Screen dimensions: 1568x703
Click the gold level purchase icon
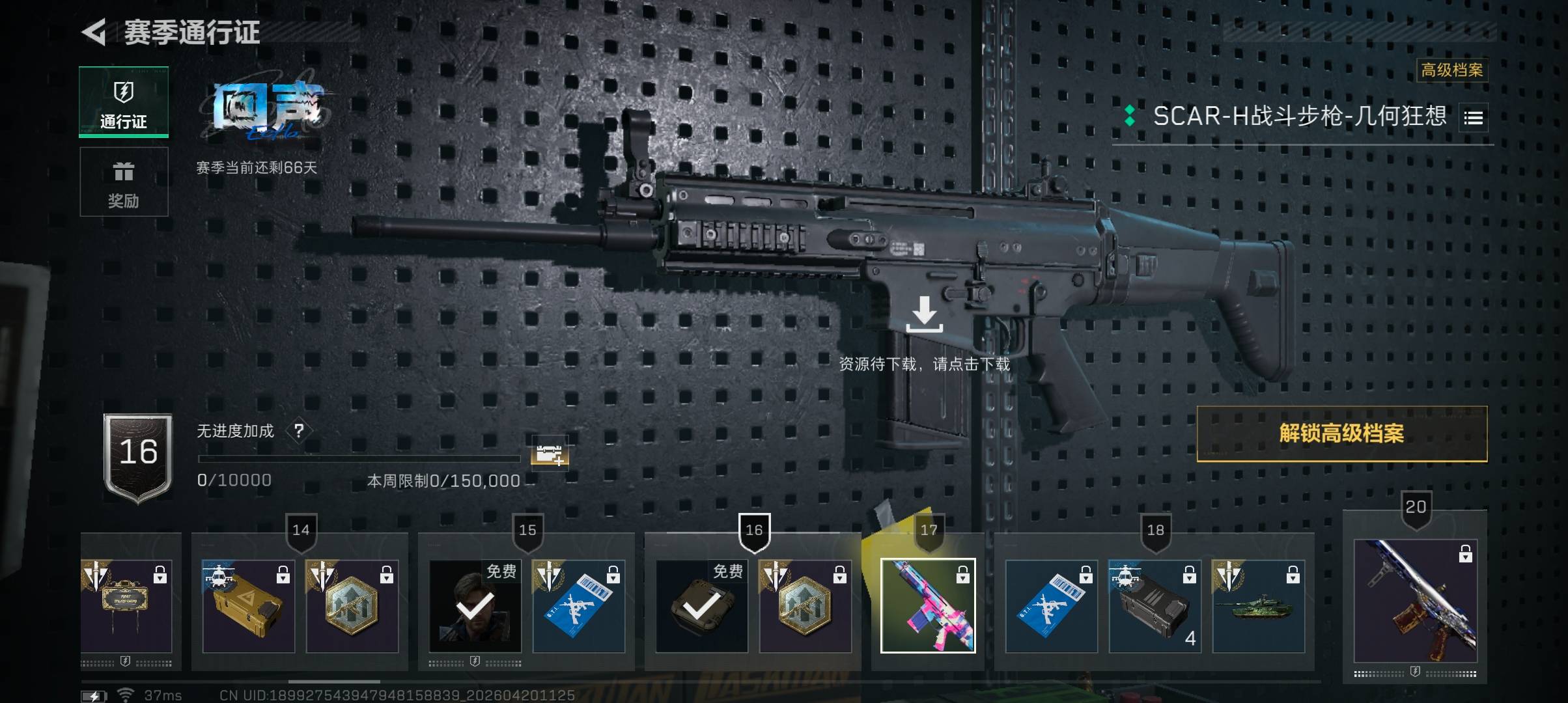[550, 453]
